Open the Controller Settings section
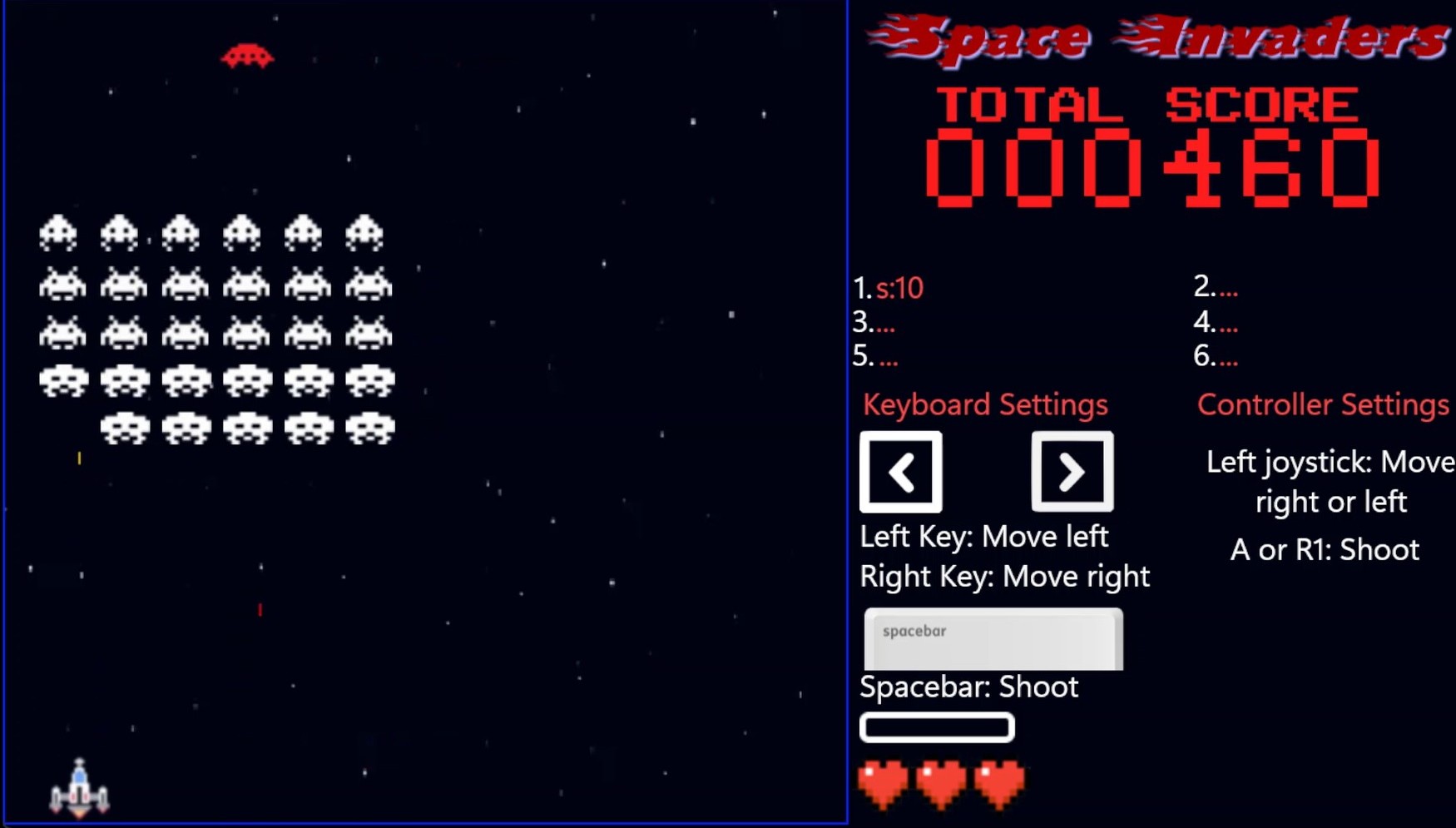 click(x=1322, y=404)
